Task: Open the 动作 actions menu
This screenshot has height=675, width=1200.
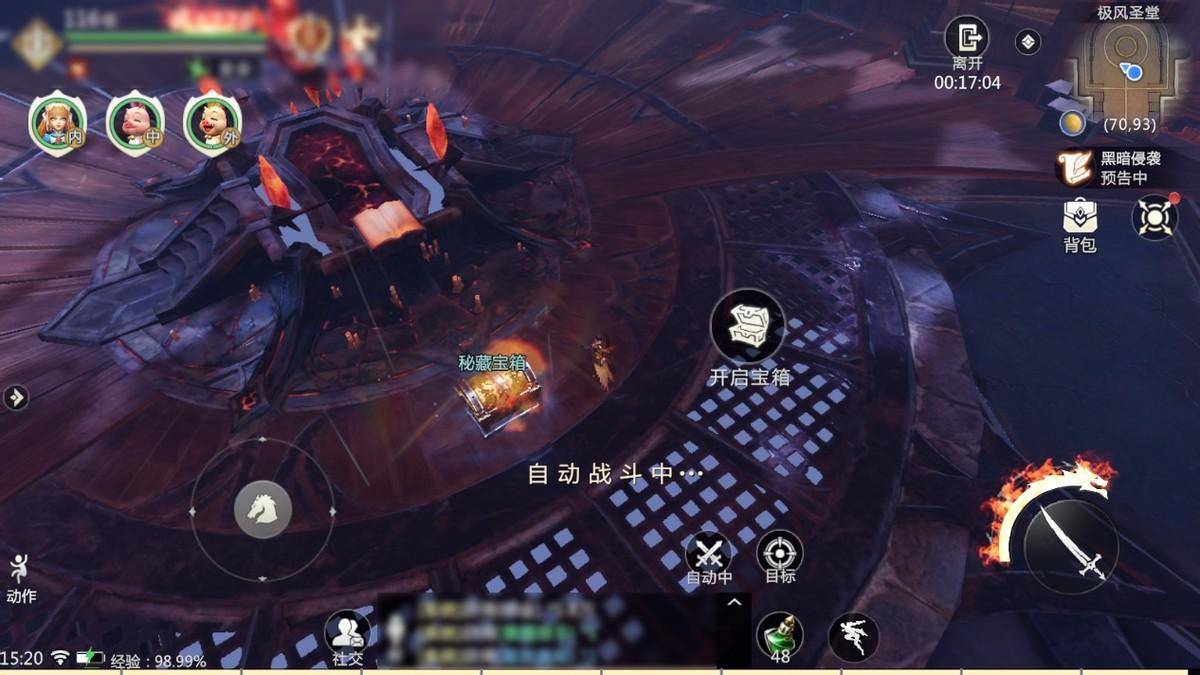Action: (20, 577)
